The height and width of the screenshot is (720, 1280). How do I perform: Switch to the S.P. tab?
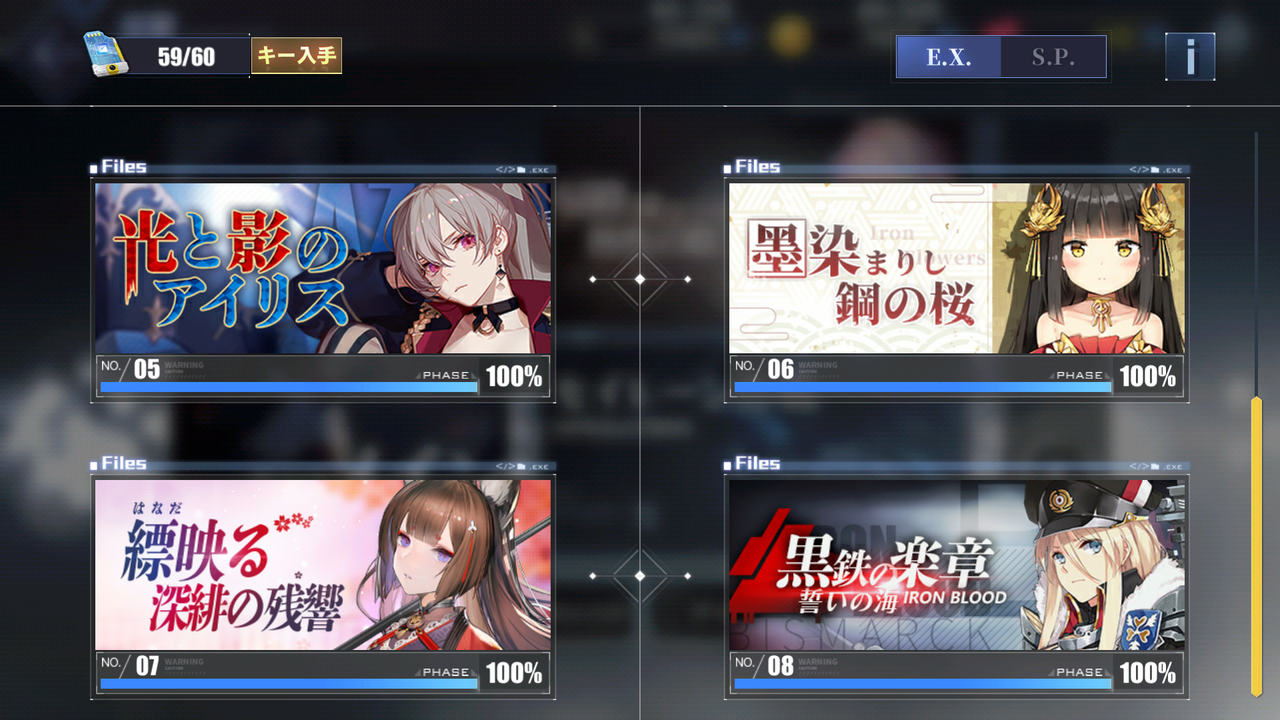coord(1055,57)
